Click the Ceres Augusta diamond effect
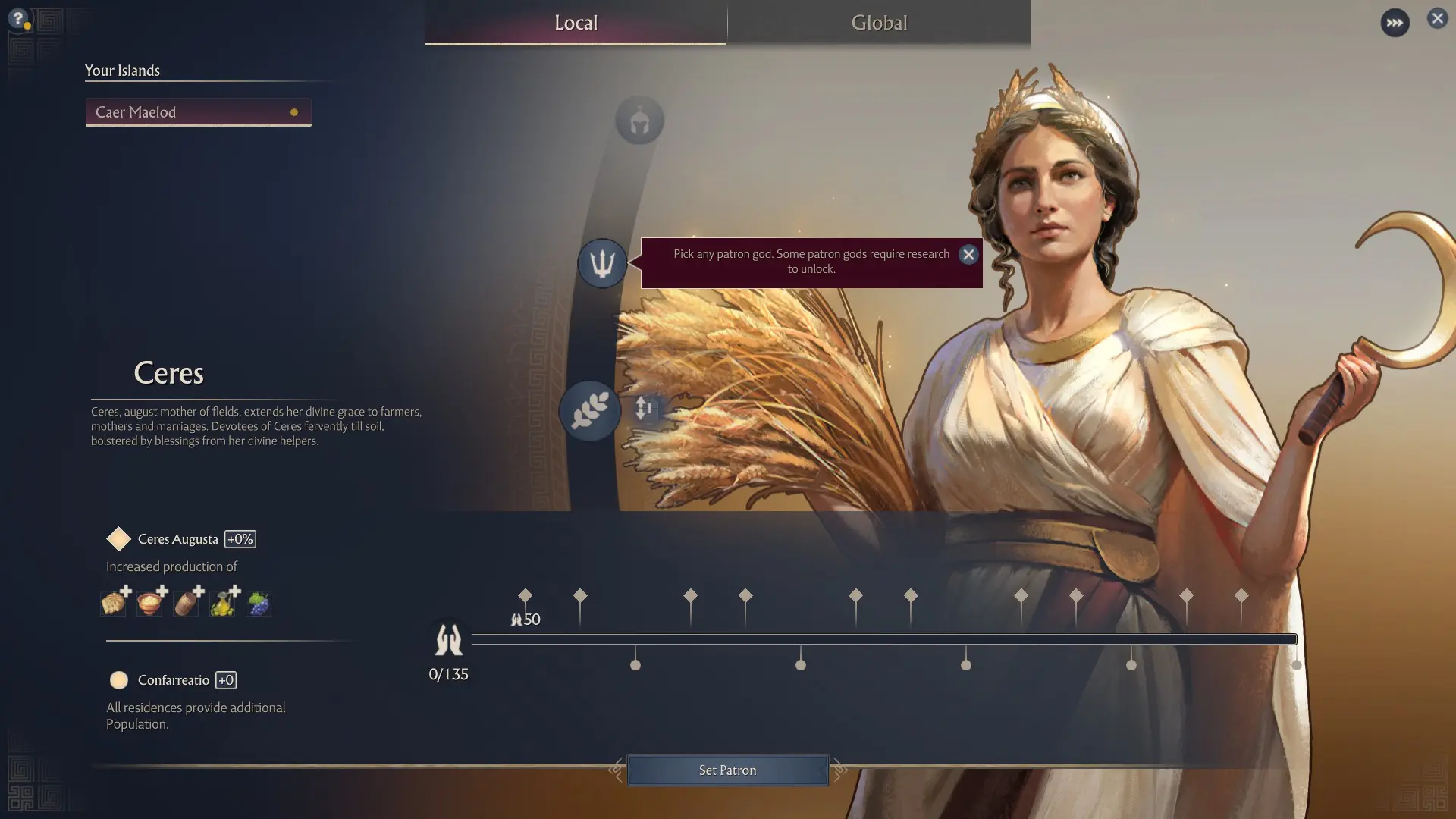The image size is (1456, 819). (119, 539)
